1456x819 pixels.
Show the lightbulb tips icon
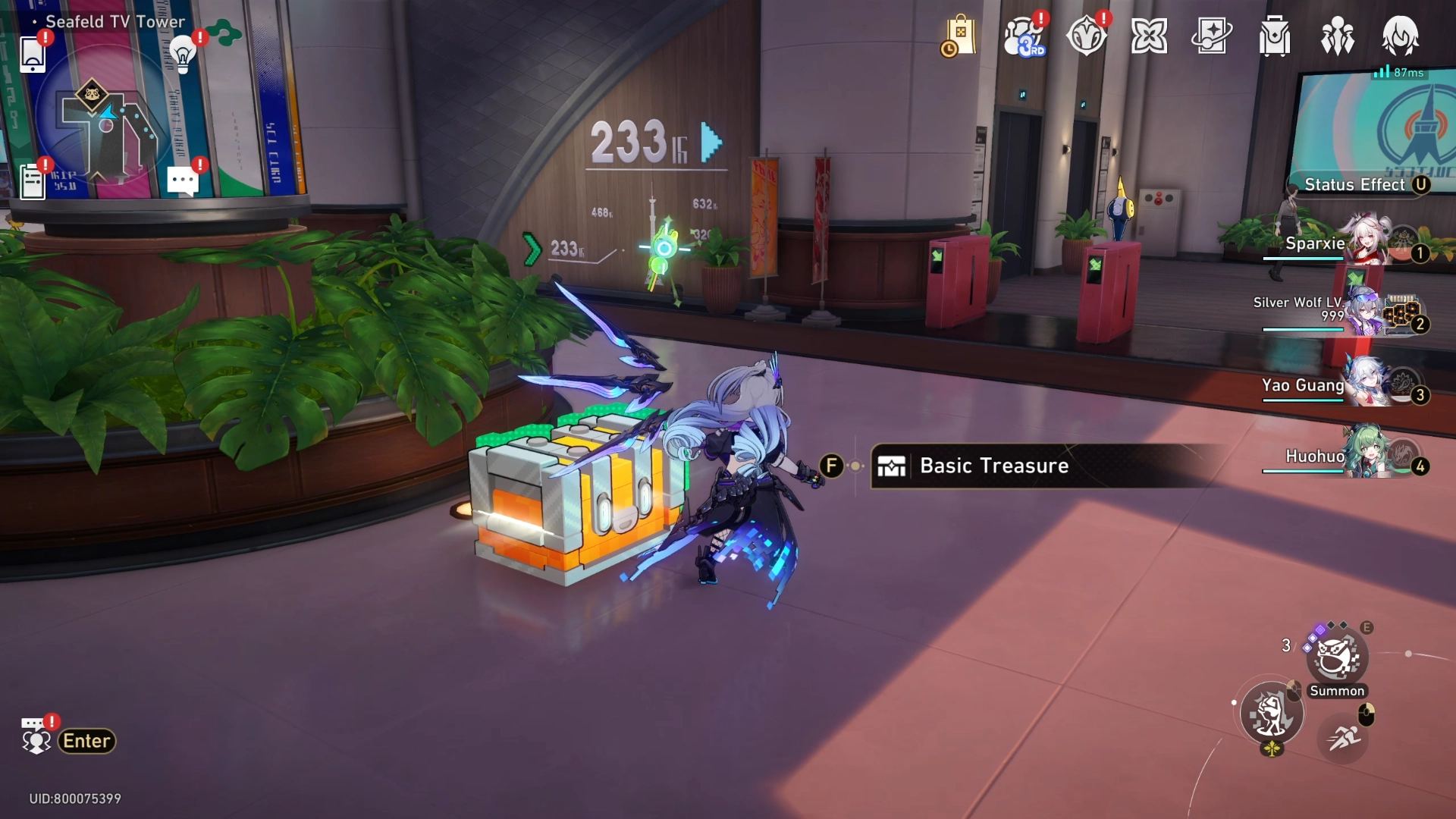[x=183, y=54]
